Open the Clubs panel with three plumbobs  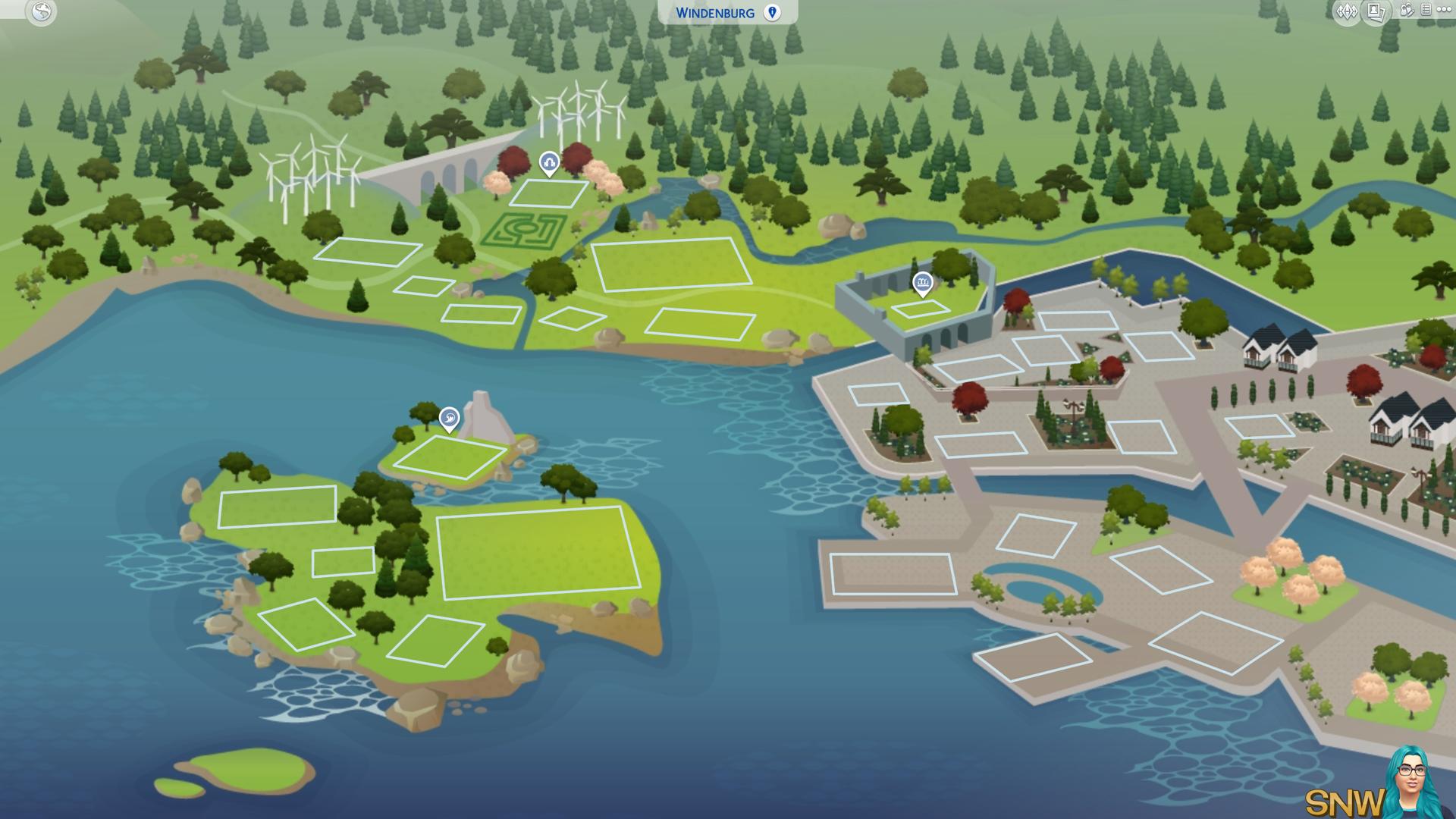1347,11
